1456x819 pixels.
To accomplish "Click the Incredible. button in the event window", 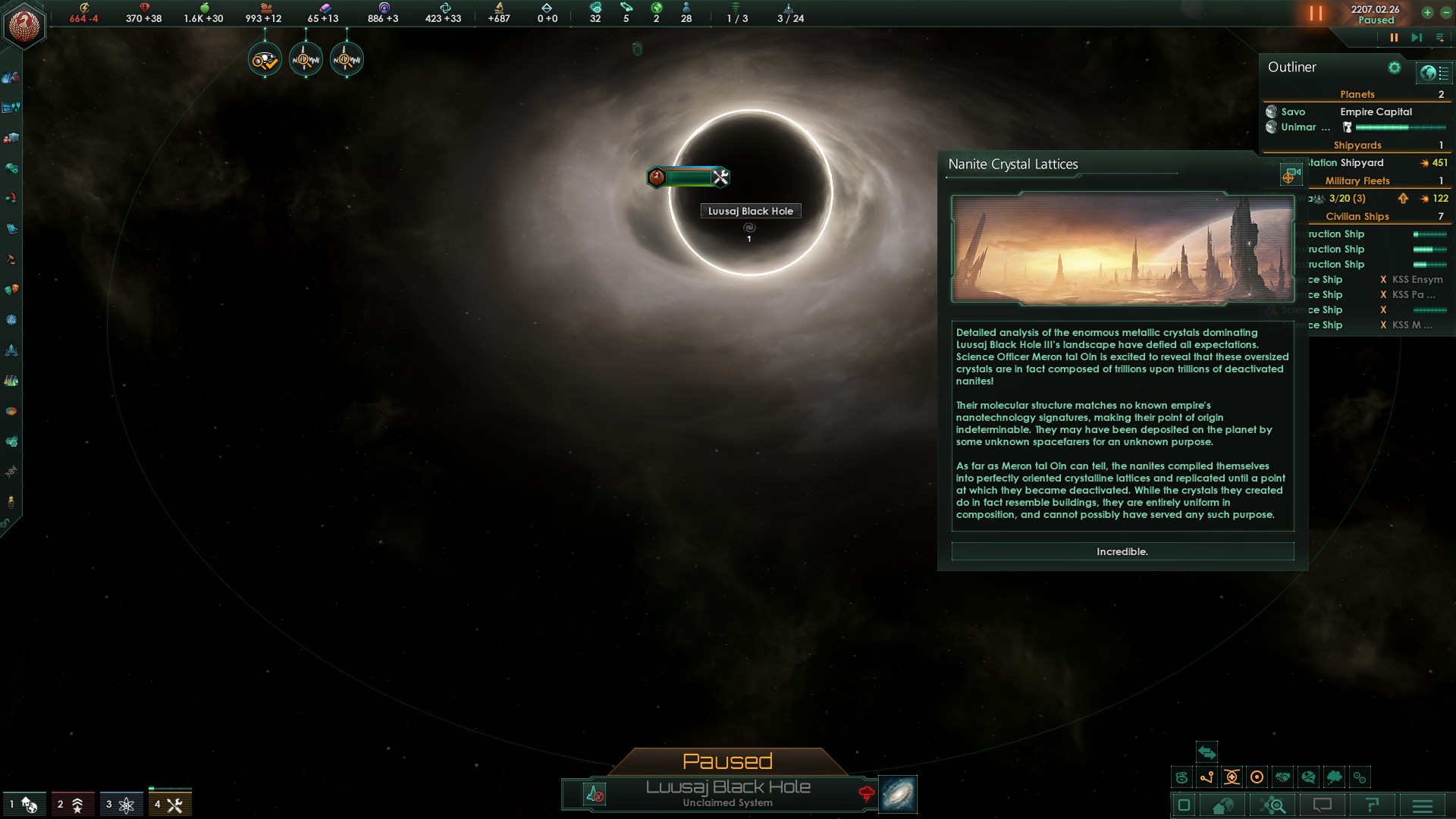I will pos(1122,551).
